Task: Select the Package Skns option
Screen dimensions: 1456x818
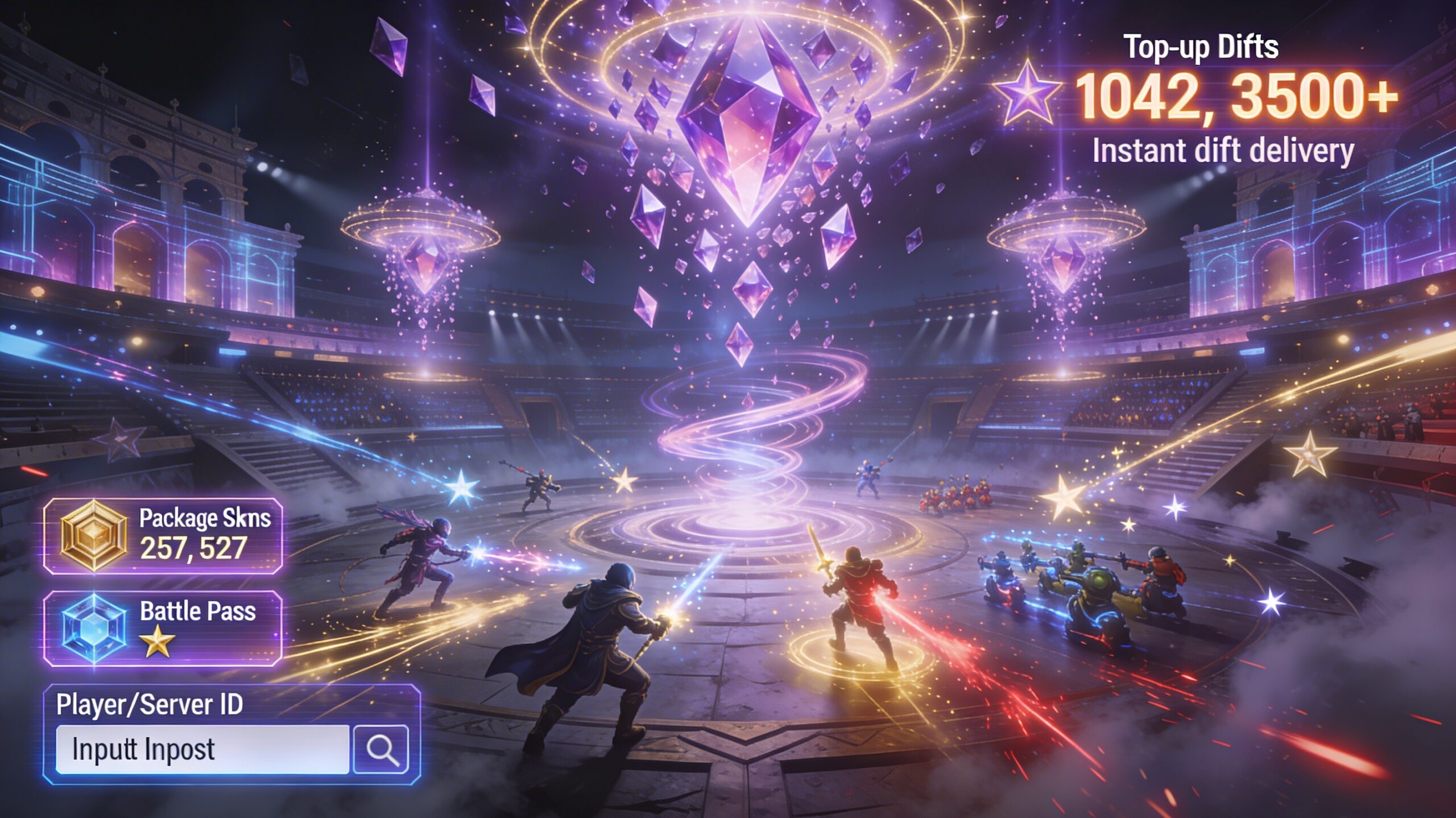Action: (x=163, y=535)
